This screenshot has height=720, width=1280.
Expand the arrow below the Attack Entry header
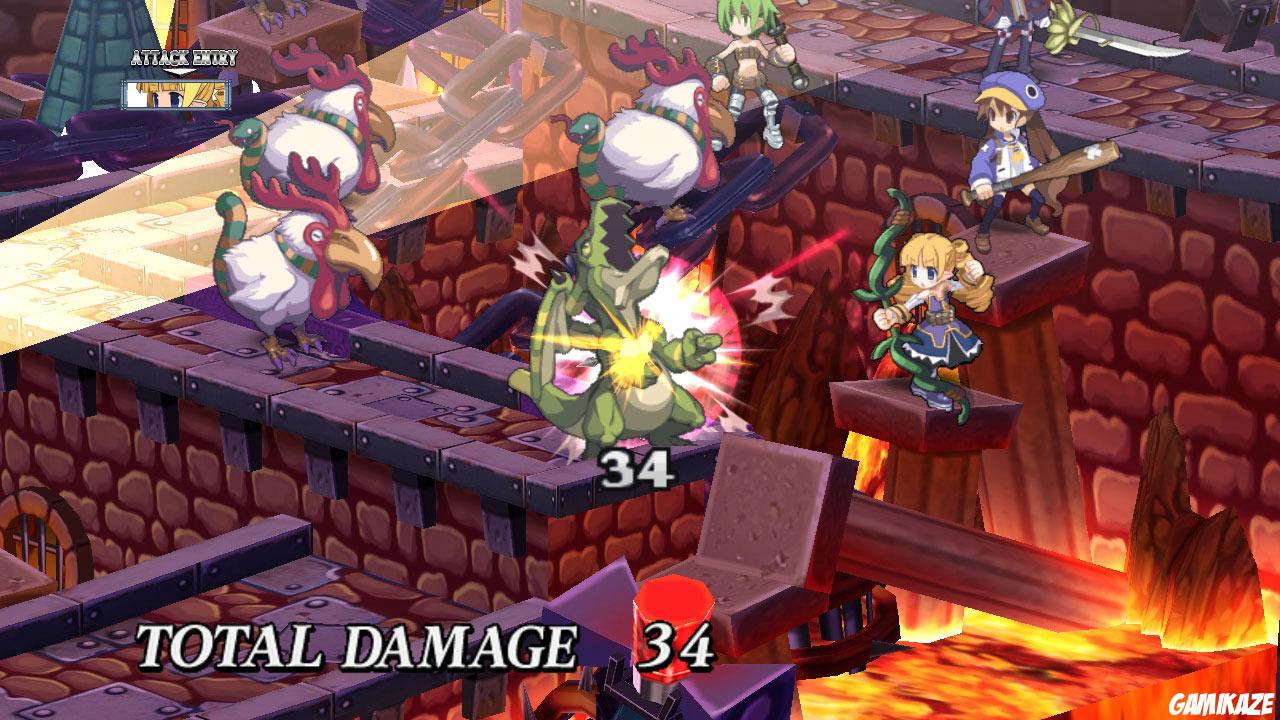click(x=180, y=72)
